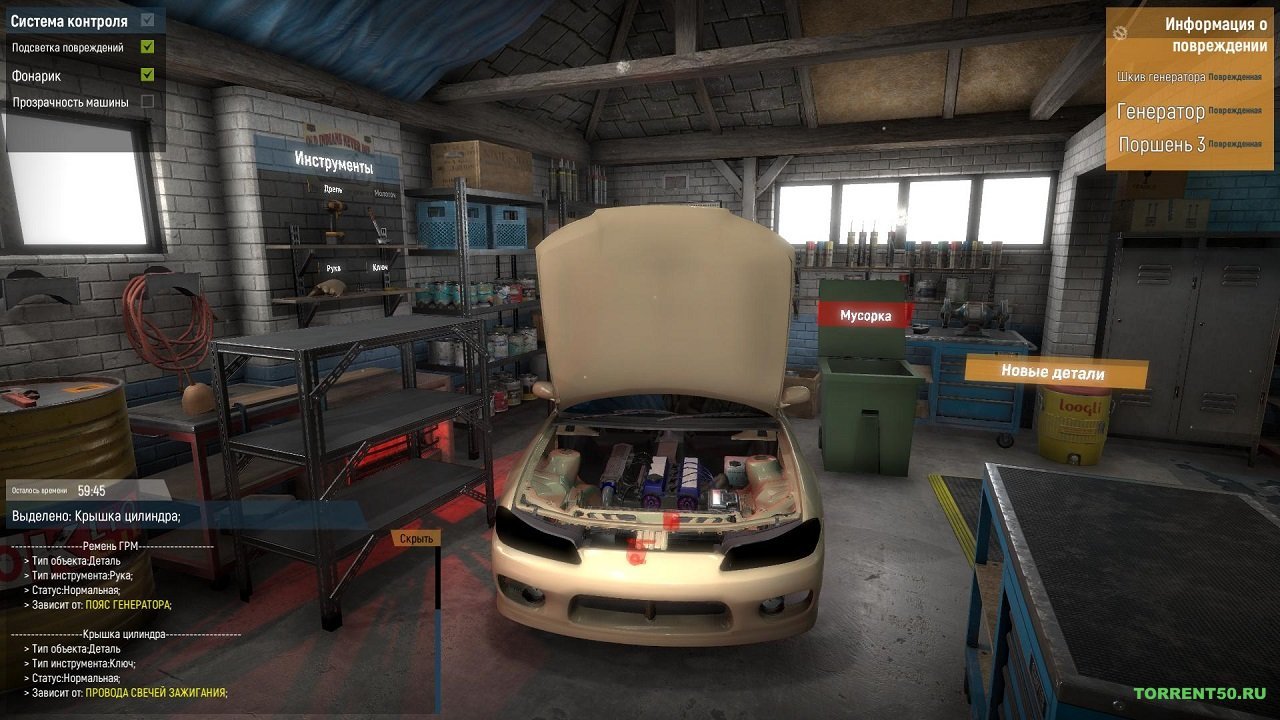Open the Мусорка trash bin
1280x720 pixels.
(867, 315)
